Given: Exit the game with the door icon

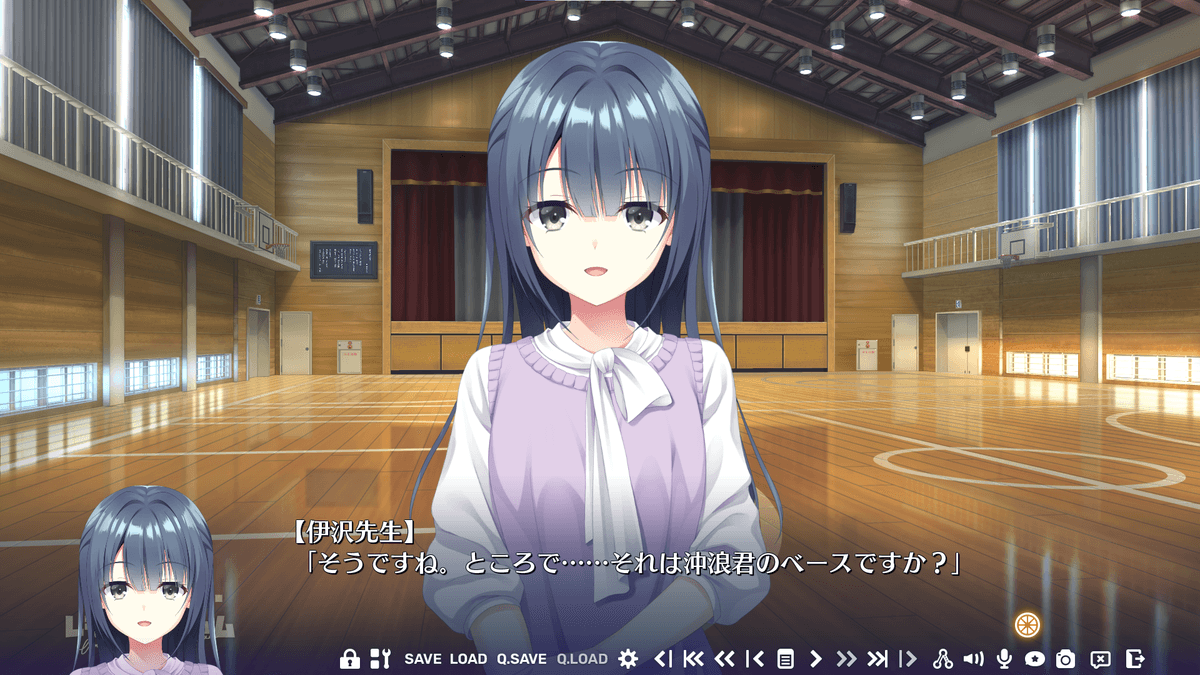Looking at the screenshot, I should pyautogui.click(x=1134, y=659).
